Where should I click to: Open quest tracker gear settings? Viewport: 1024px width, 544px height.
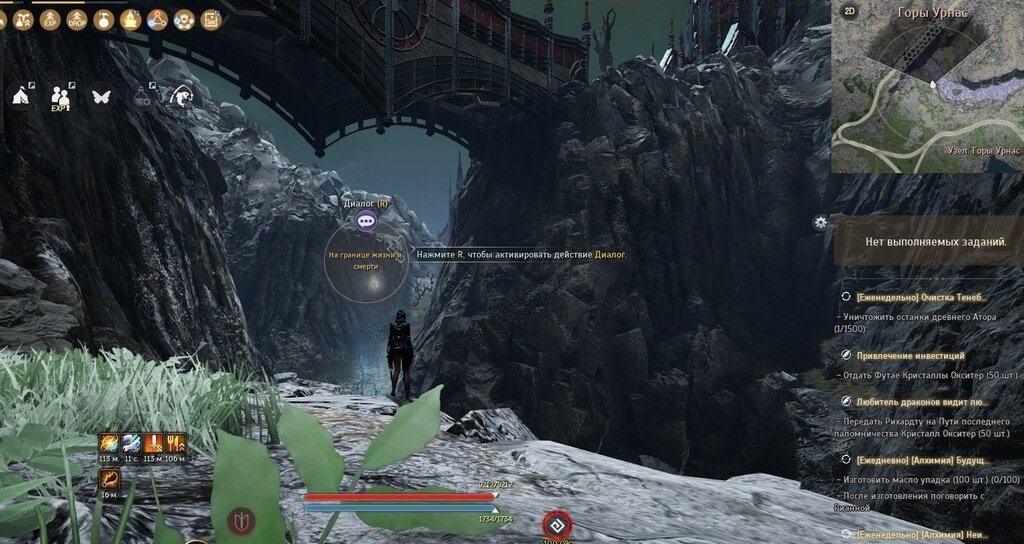coord(821,222)
